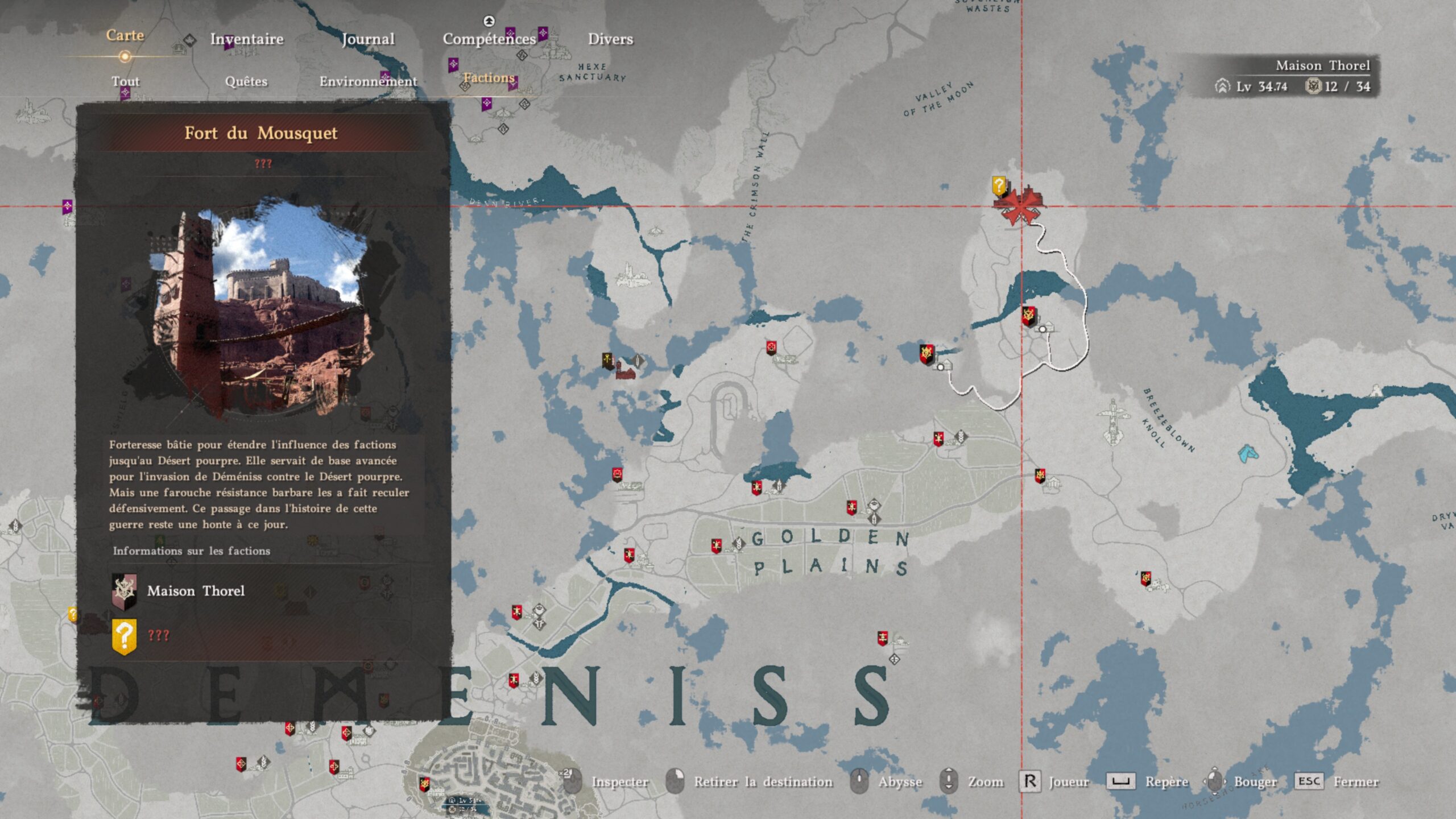The height and width of the screenshot is (819, 1456).
Task: Select the Divers tab
Action: [x=610, y=39]
